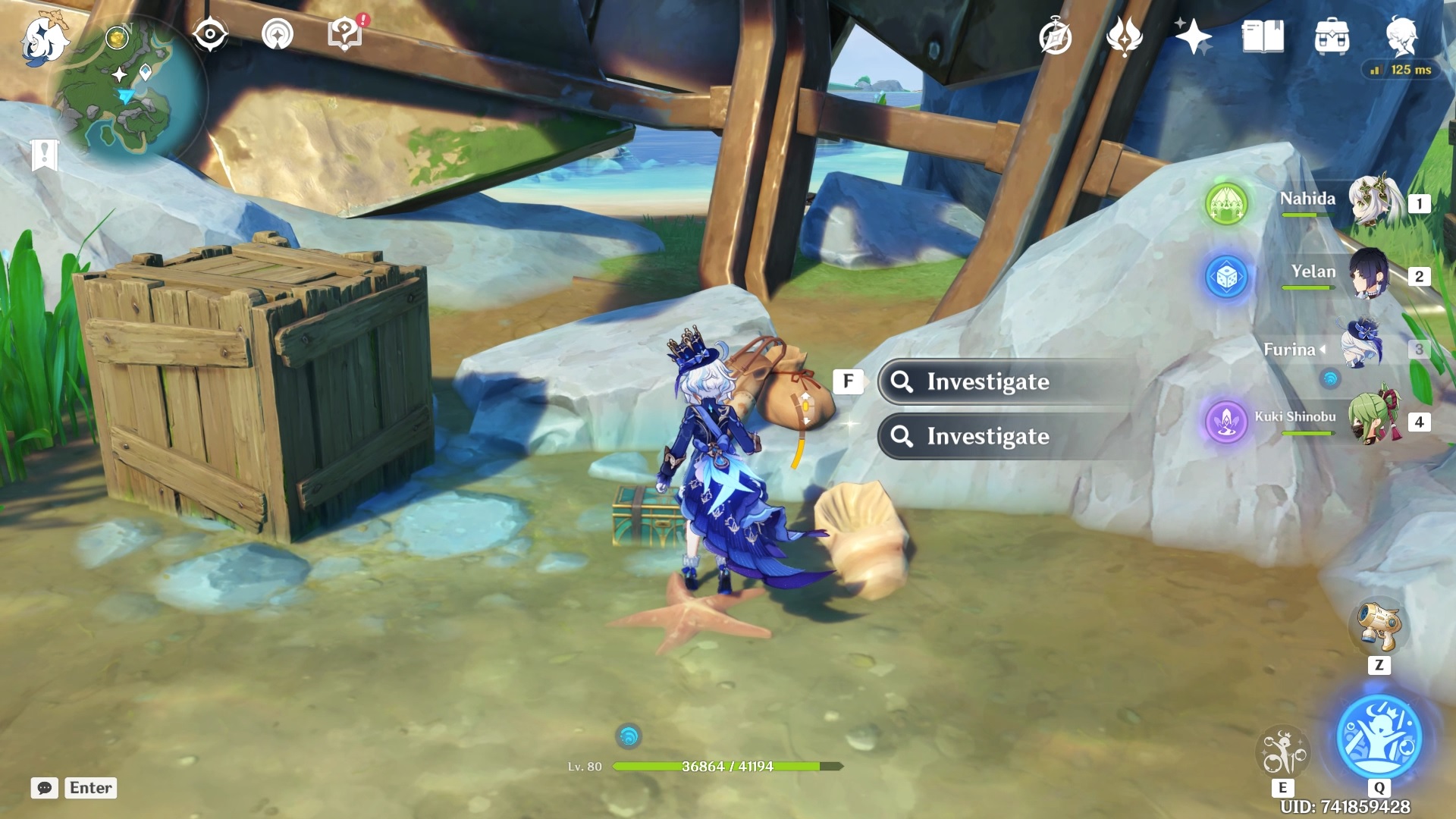Open the Adventurer Handbook book icon

1263,36
